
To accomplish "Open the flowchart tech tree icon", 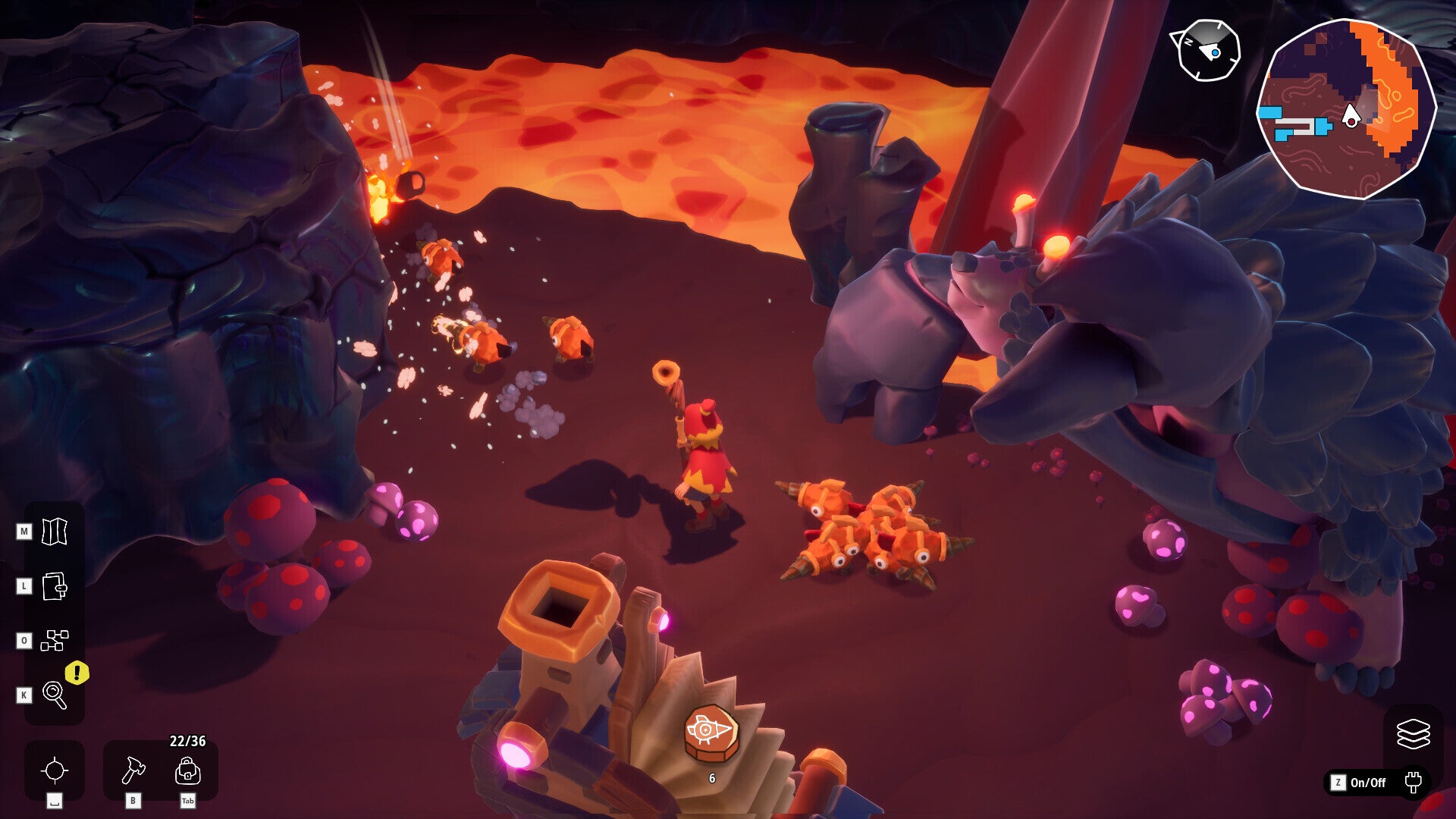I will 54,641.
